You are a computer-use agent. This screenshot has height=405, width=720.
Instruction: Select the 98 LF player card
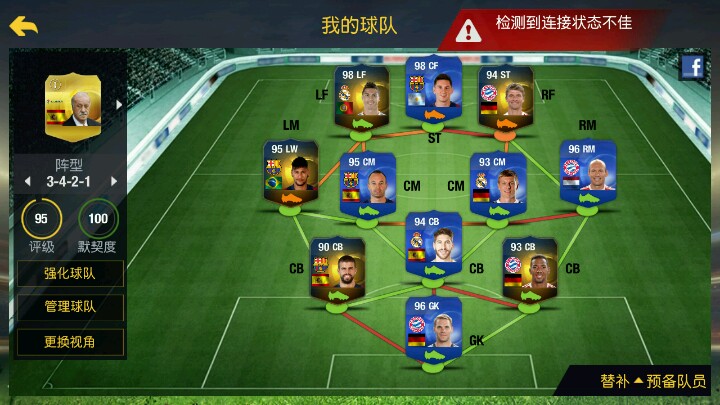[361, 95]
